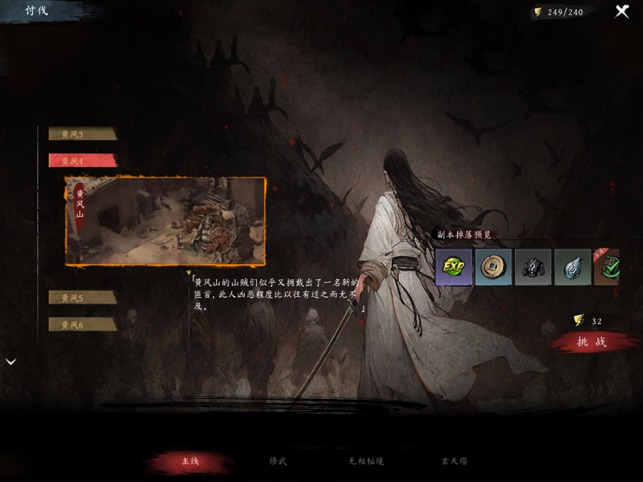Start the 挑战 challenge battle
643x482 pixels.
pos(592,342)
